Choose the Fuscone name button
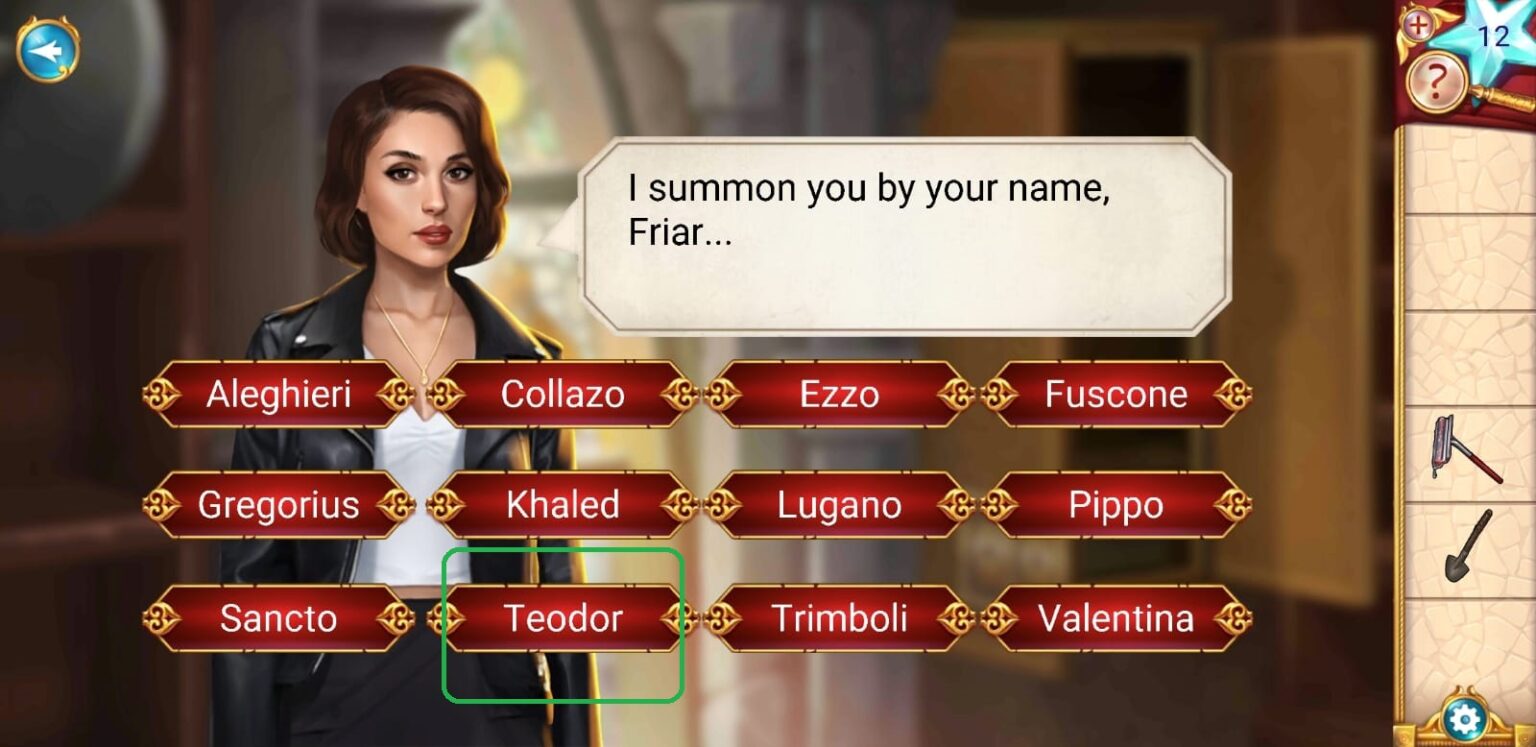Viewport: 1536px width, 747px height. click(1116, 394)
